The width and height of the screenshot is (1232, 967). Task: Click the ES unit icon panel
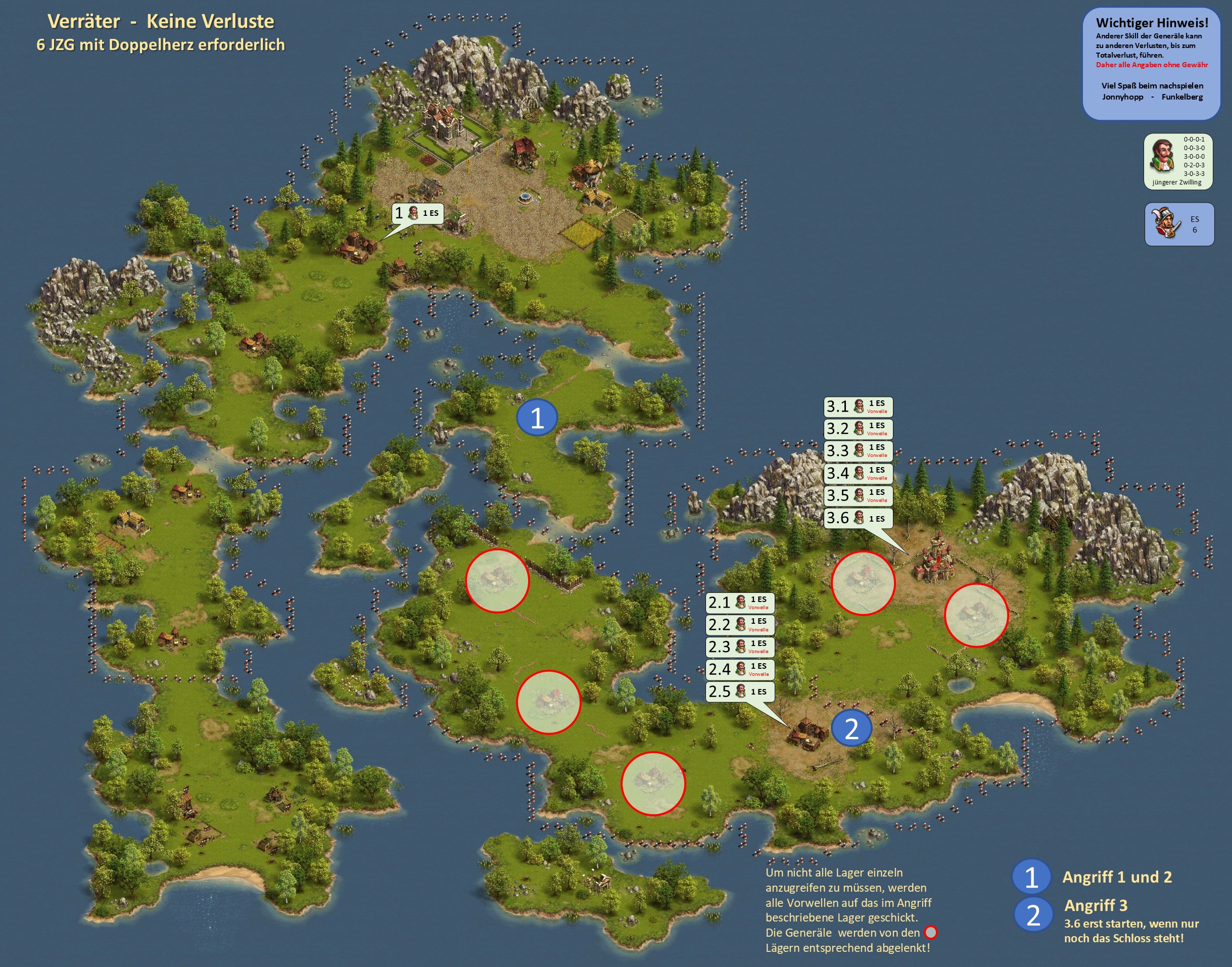point(1179,224)
